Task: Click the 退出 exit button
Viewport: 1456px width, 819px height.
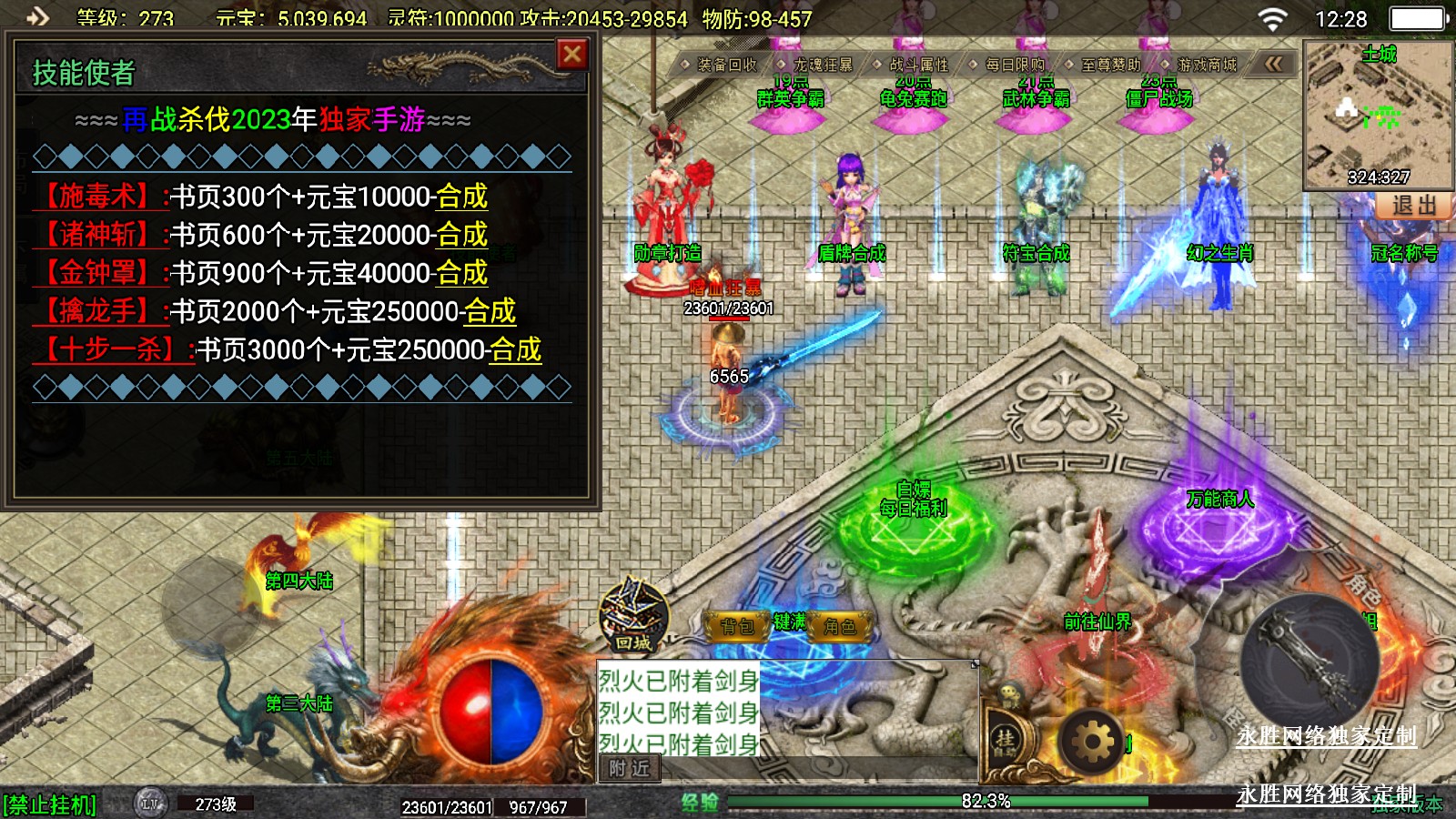Action: (1413, 206)
